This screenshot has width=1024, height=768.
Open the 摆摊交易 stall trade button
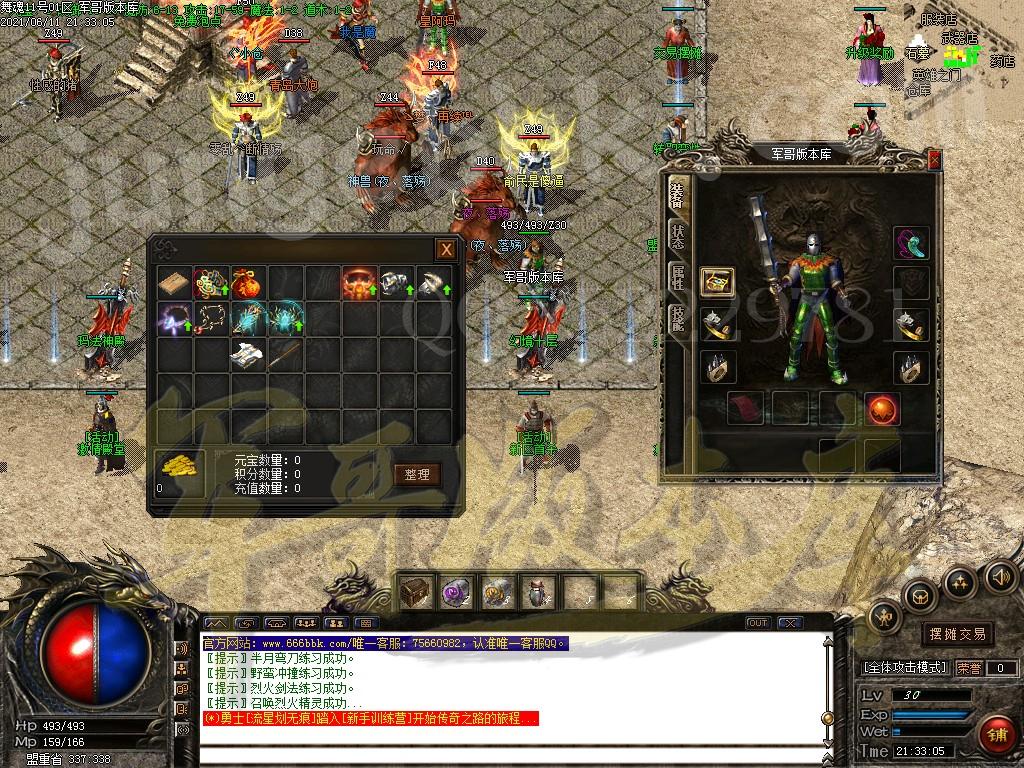click(958, 634)
